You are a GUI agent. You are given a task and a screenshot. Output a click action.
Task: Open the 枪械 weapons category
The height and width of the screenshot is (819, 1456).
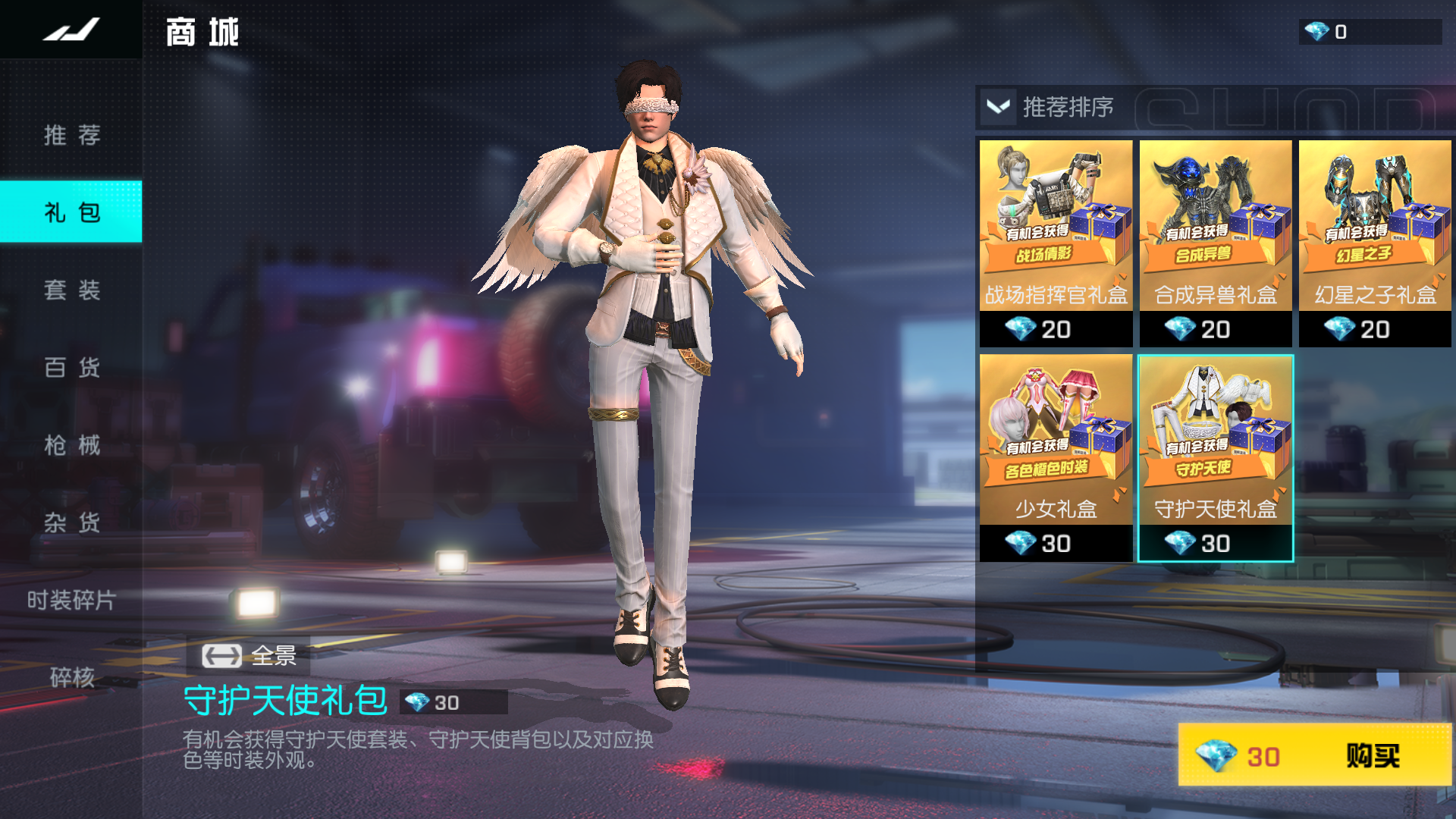point(71,444)
